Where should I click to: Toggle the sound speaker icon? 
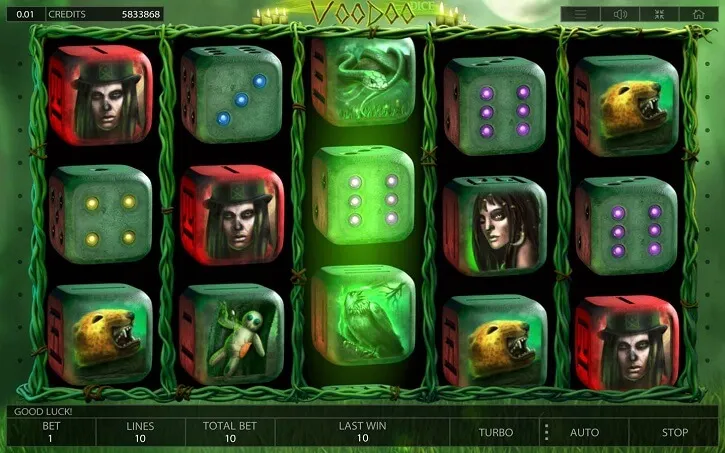pos(620,14)
